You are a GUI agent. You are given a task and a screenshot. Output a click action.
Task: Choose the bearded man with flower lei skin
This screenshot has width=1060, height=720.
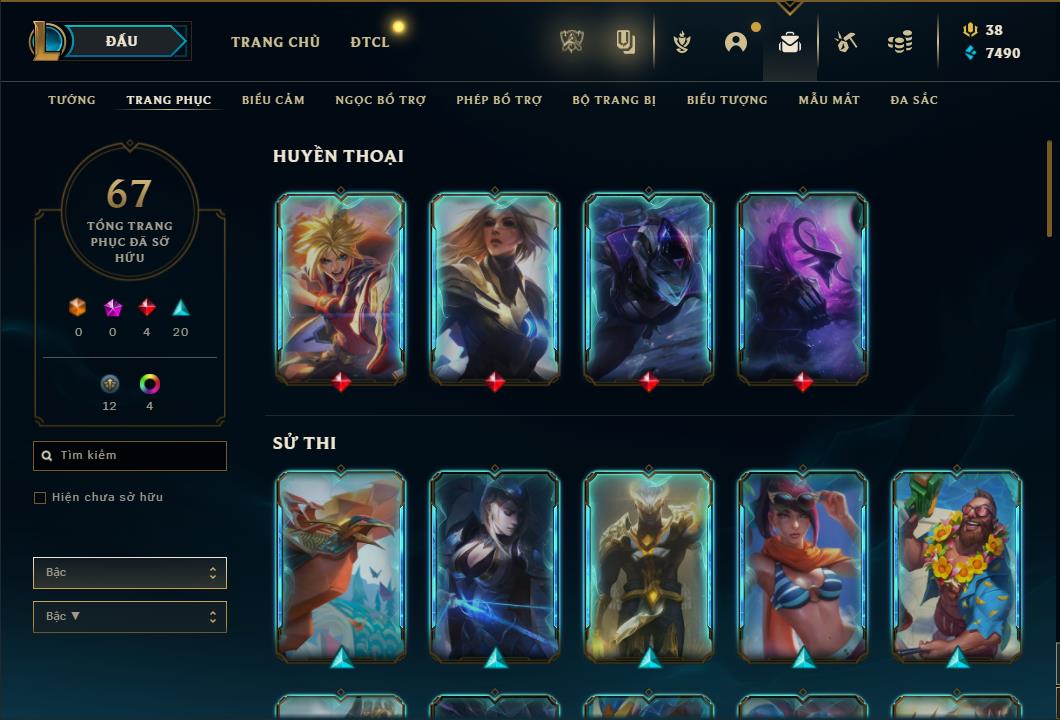tap(957, 565)
